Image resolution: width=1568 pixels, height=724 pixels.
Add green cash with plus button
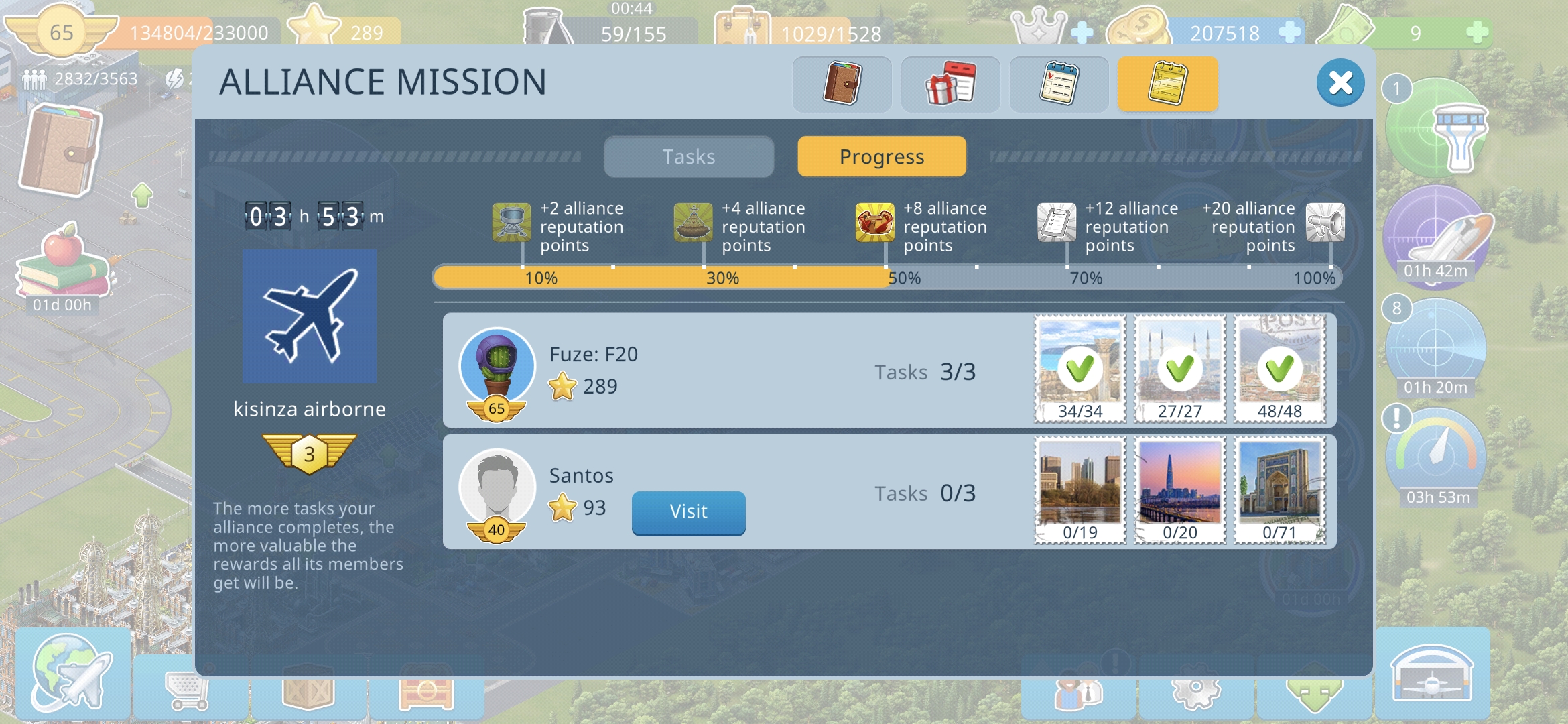coord(1477,32)
